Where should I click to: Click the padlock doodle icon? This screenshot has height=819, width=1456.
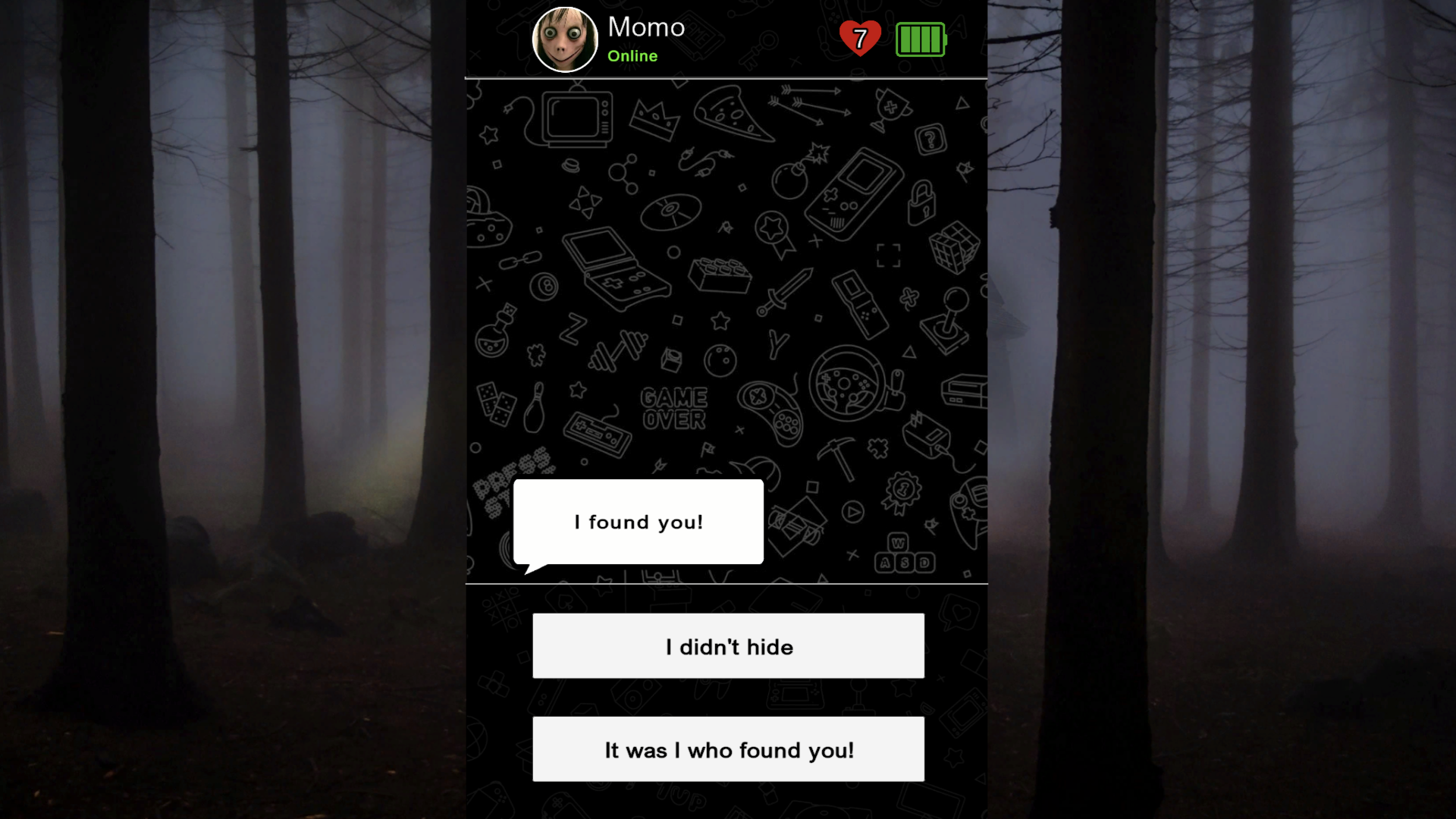point(921,205)
